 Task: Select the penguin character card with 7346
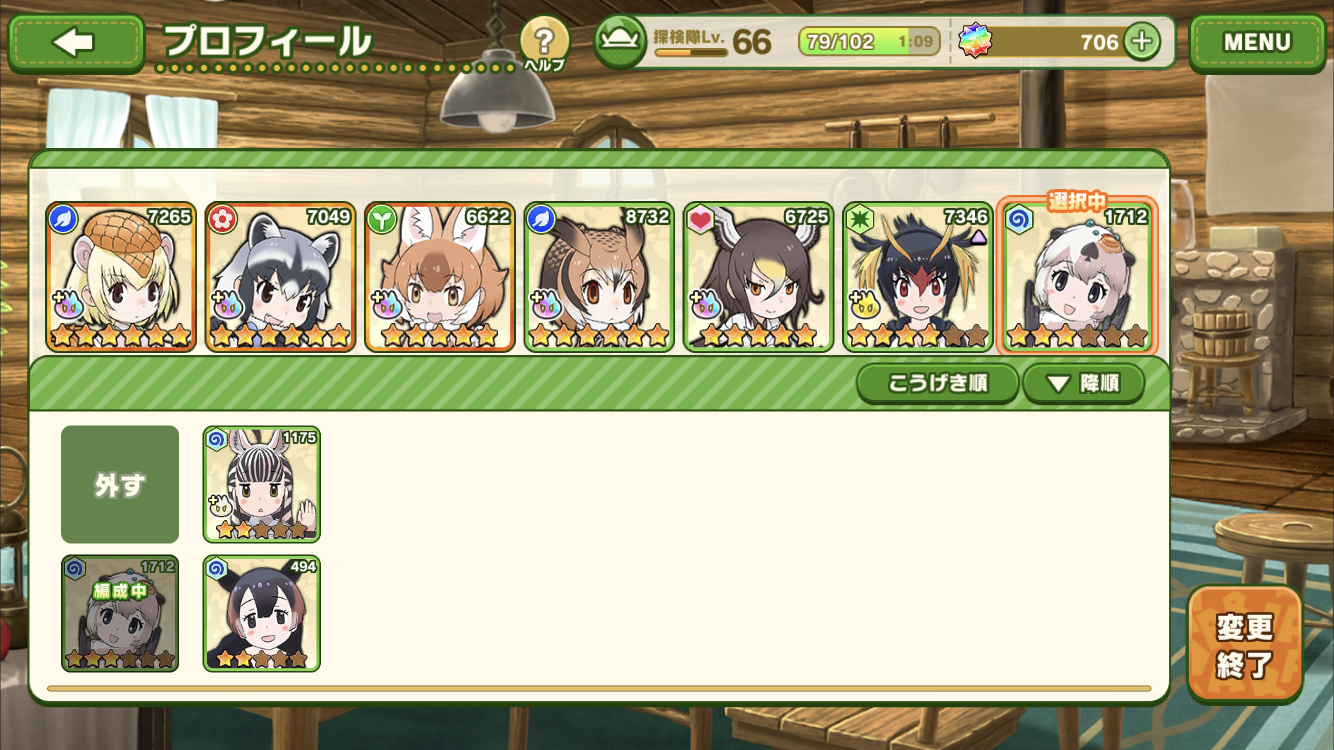click(x=918, y=277)
